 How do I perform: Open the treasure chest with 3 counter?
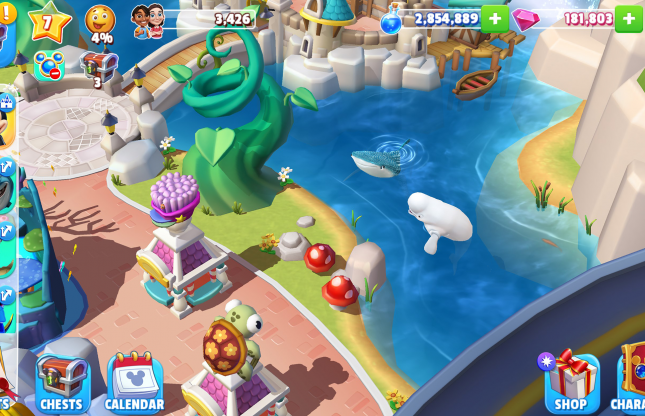click(x=98, y=68)
